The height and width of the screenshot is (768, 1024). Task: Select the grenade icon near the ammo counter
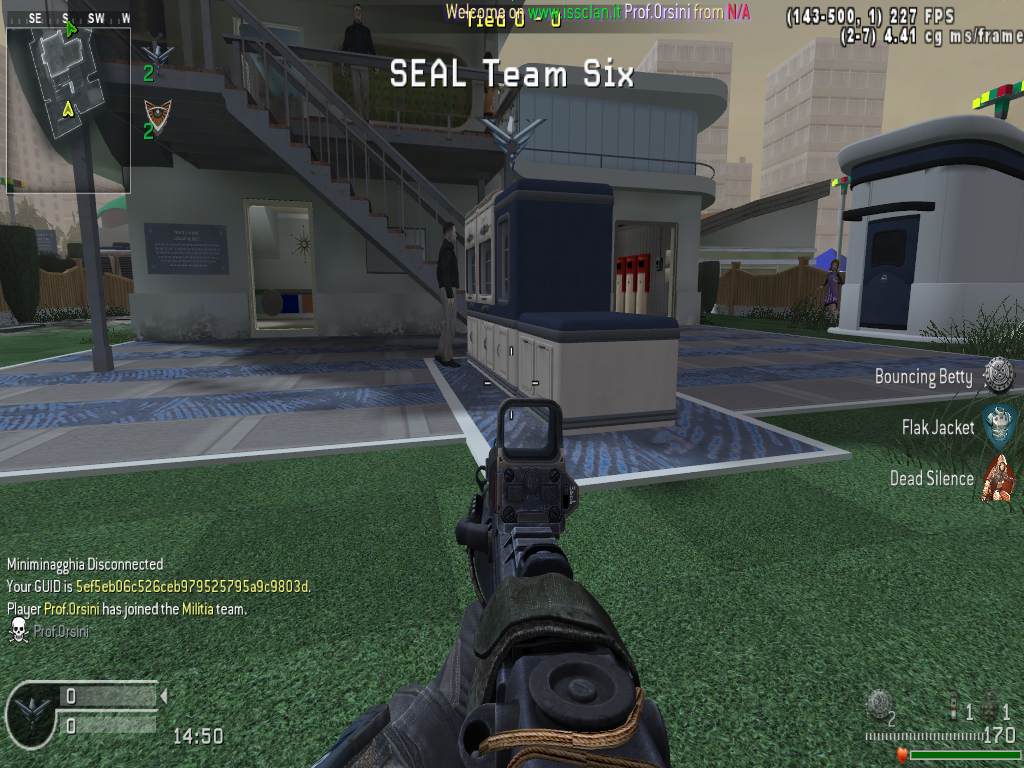click(877, 703)
